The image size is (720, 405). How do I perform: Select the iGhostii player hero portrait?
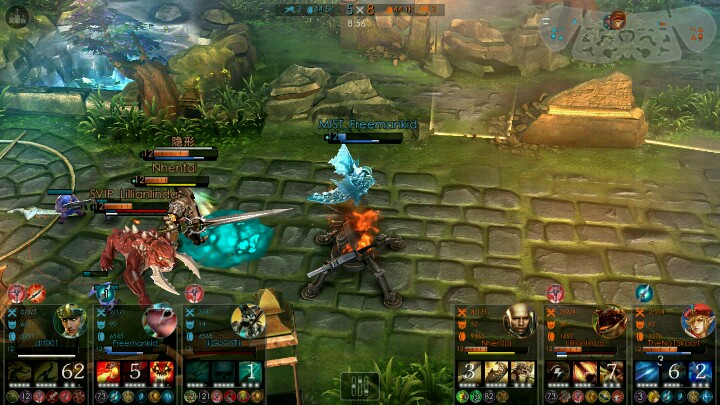(248, 322)
